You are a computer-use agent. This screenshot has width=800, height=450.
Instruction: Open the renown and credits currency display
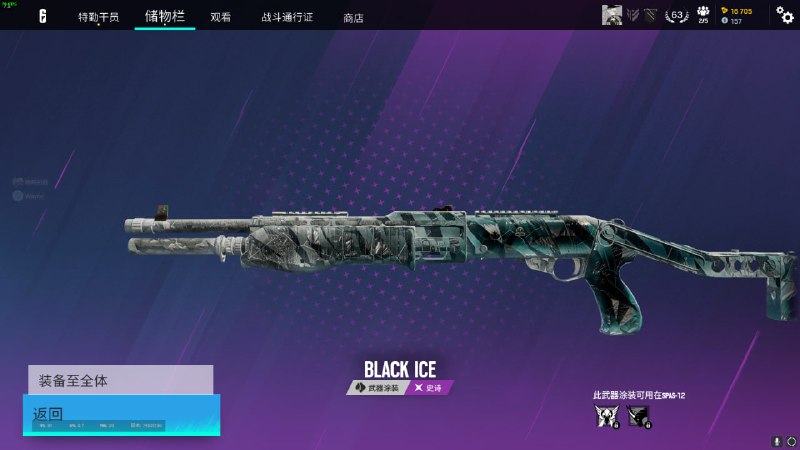click(738, 15)
